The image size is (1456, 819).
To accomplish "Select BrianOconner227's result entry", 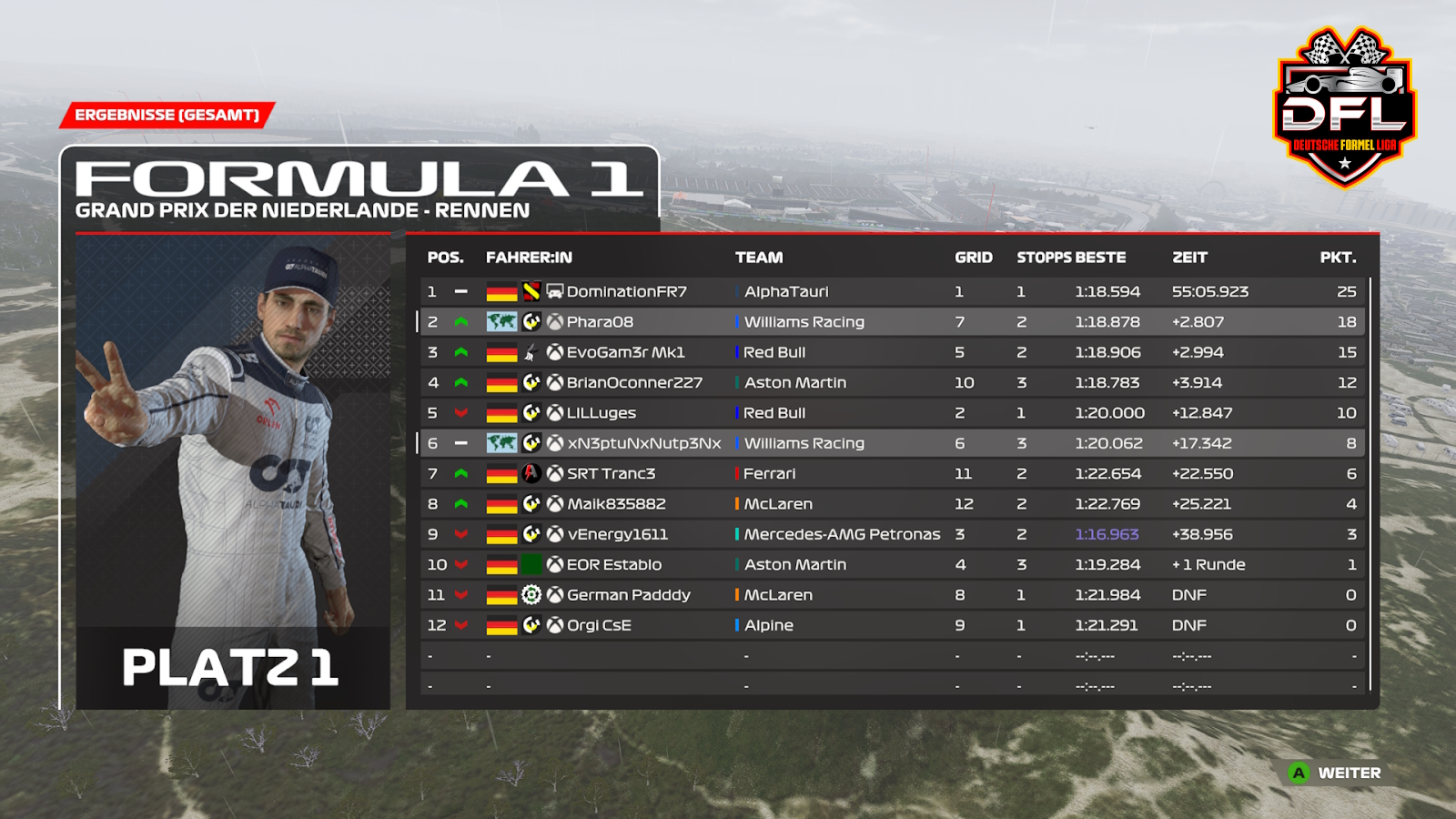I will 634,383.
